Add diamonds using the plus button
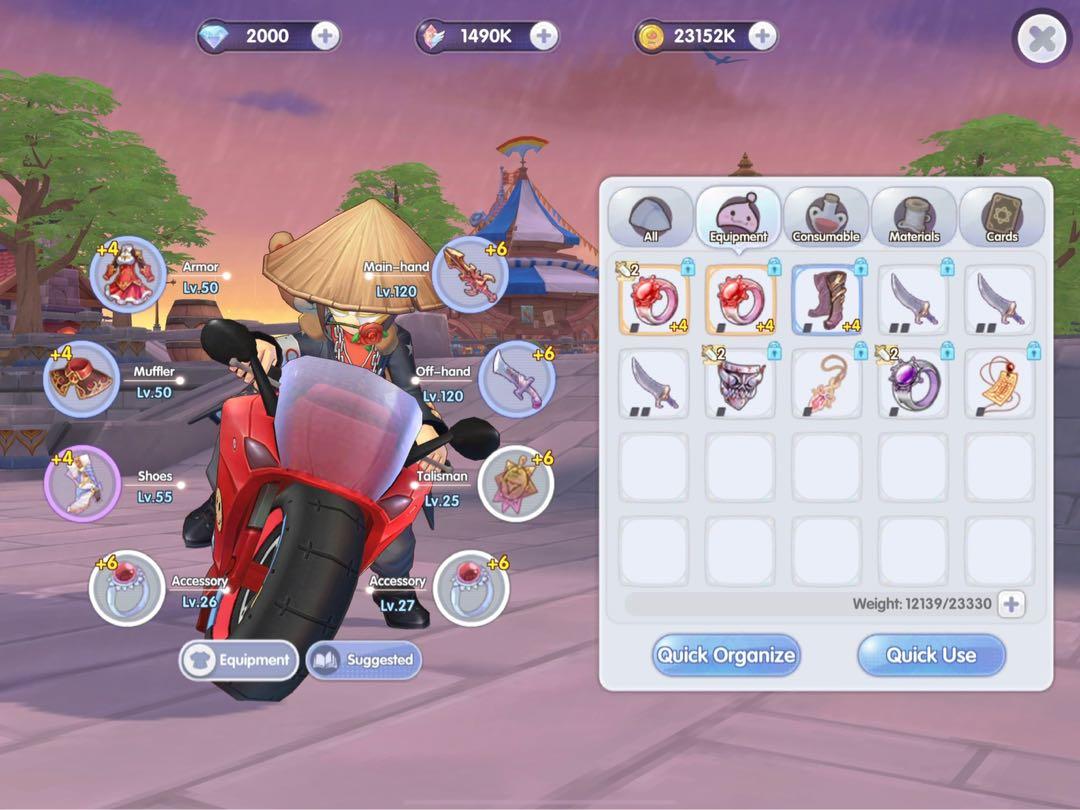 click(x=325, y=37)
